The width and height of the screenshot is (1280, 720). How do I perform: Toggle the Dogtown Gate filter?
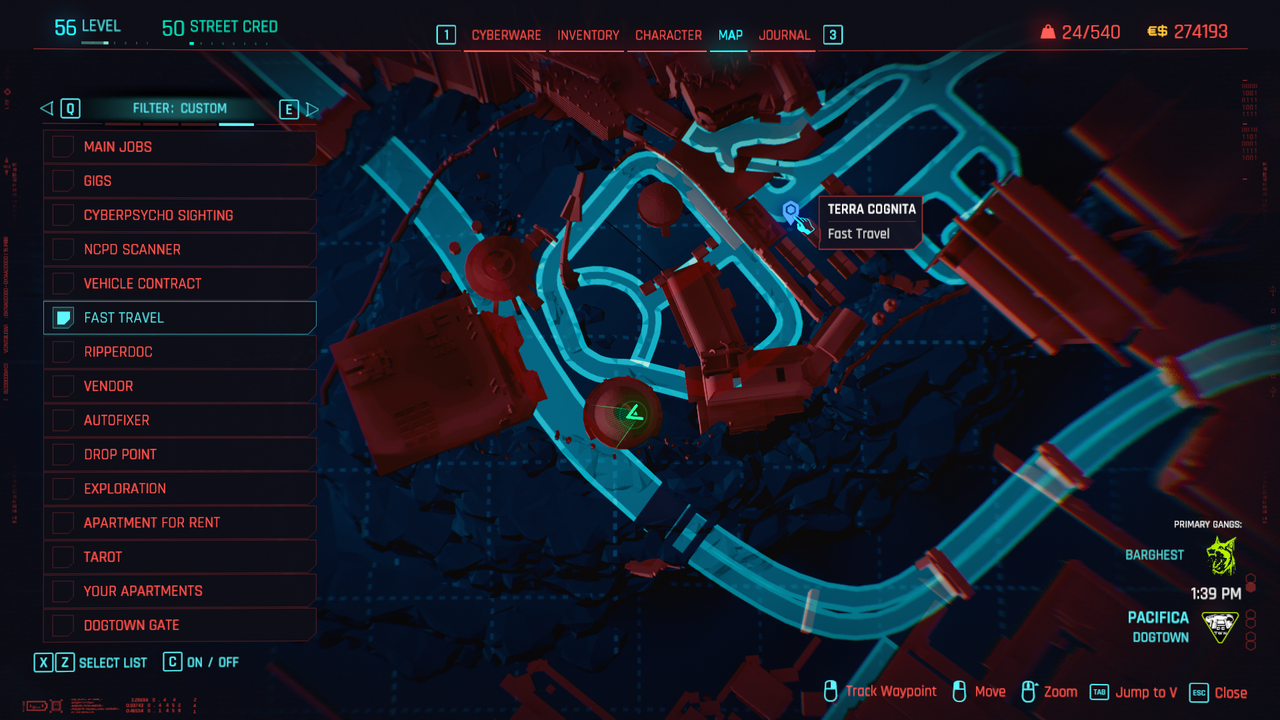pyautogui.click(x=63, y=625)
